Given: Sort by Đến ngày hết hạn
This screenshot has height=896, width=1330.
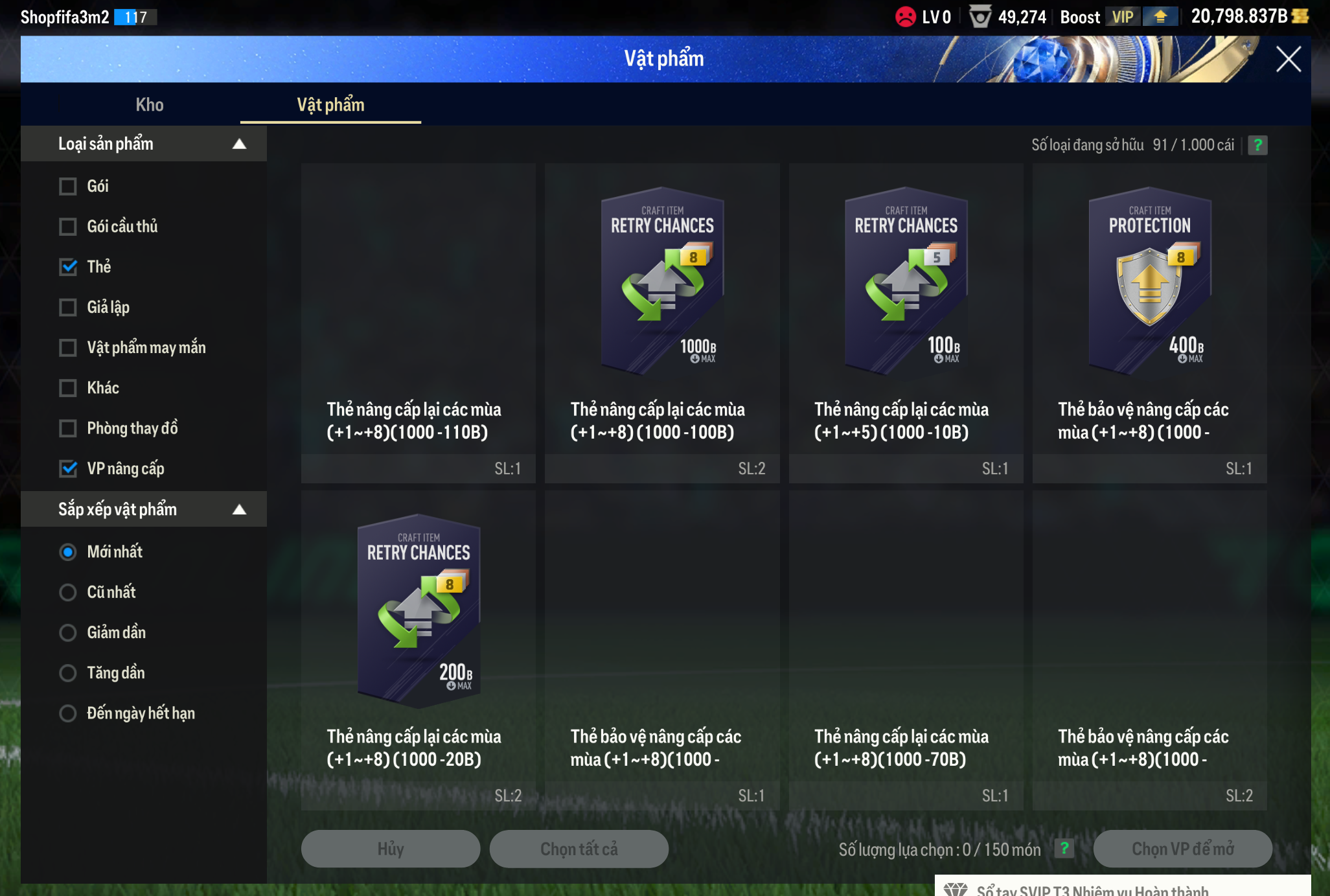Looking at the screenshot, I should [68, 713].
